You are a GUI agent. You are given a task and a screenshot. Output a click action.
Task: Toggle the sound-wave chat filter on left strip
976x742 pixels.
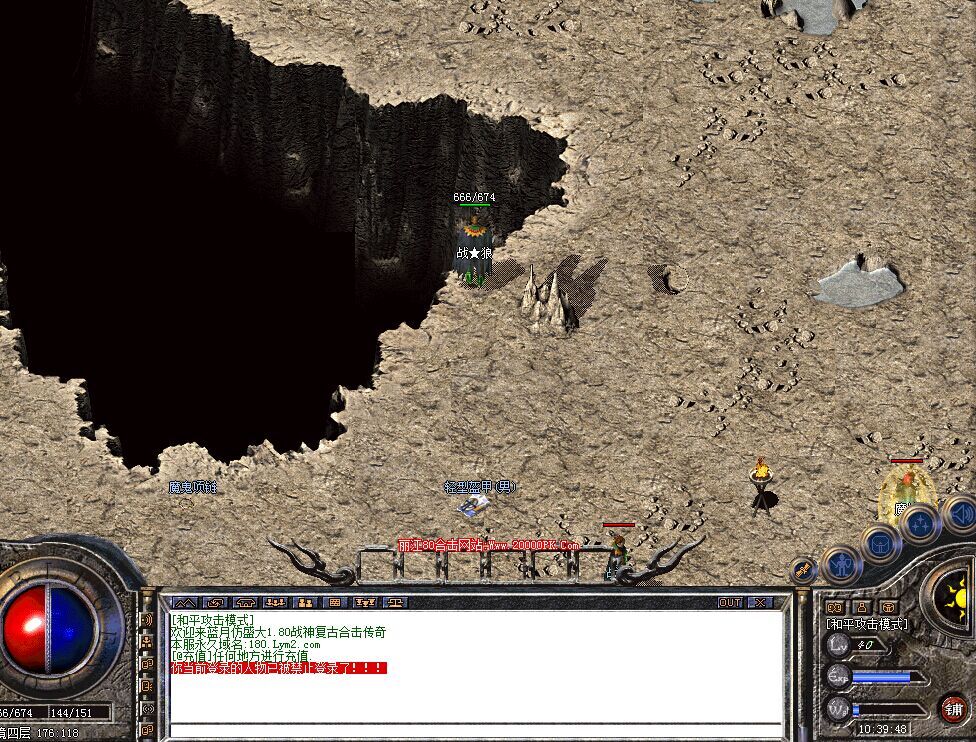pos(148,620)
